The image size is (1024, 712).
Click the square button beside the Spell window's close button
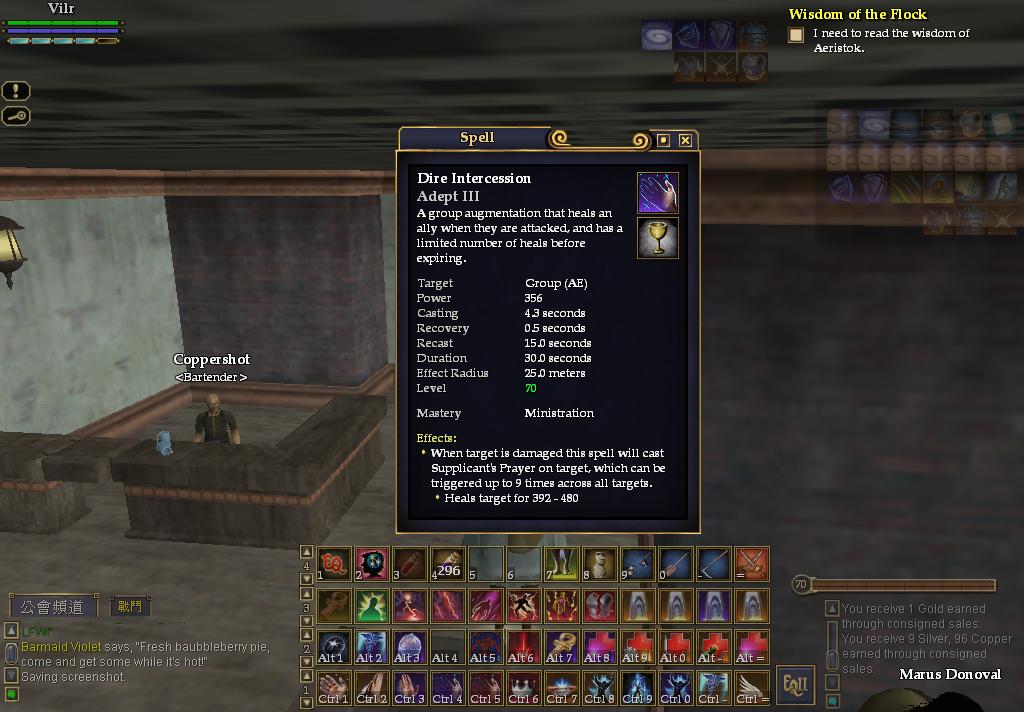663,140
